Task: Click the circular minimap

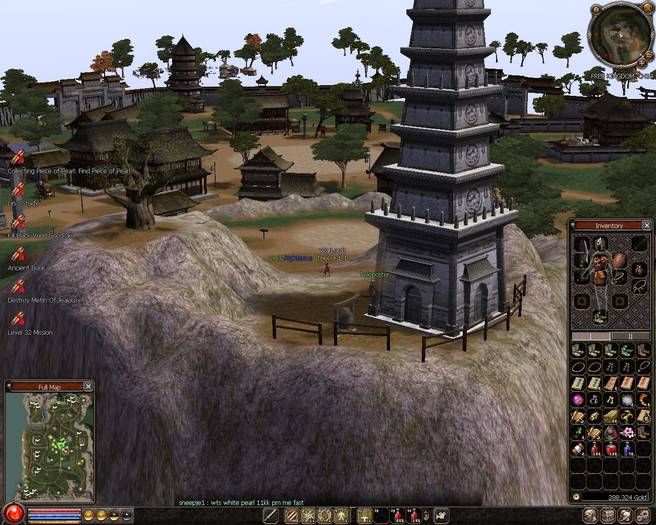Action: pyautogui.click(x=621, y=33)
